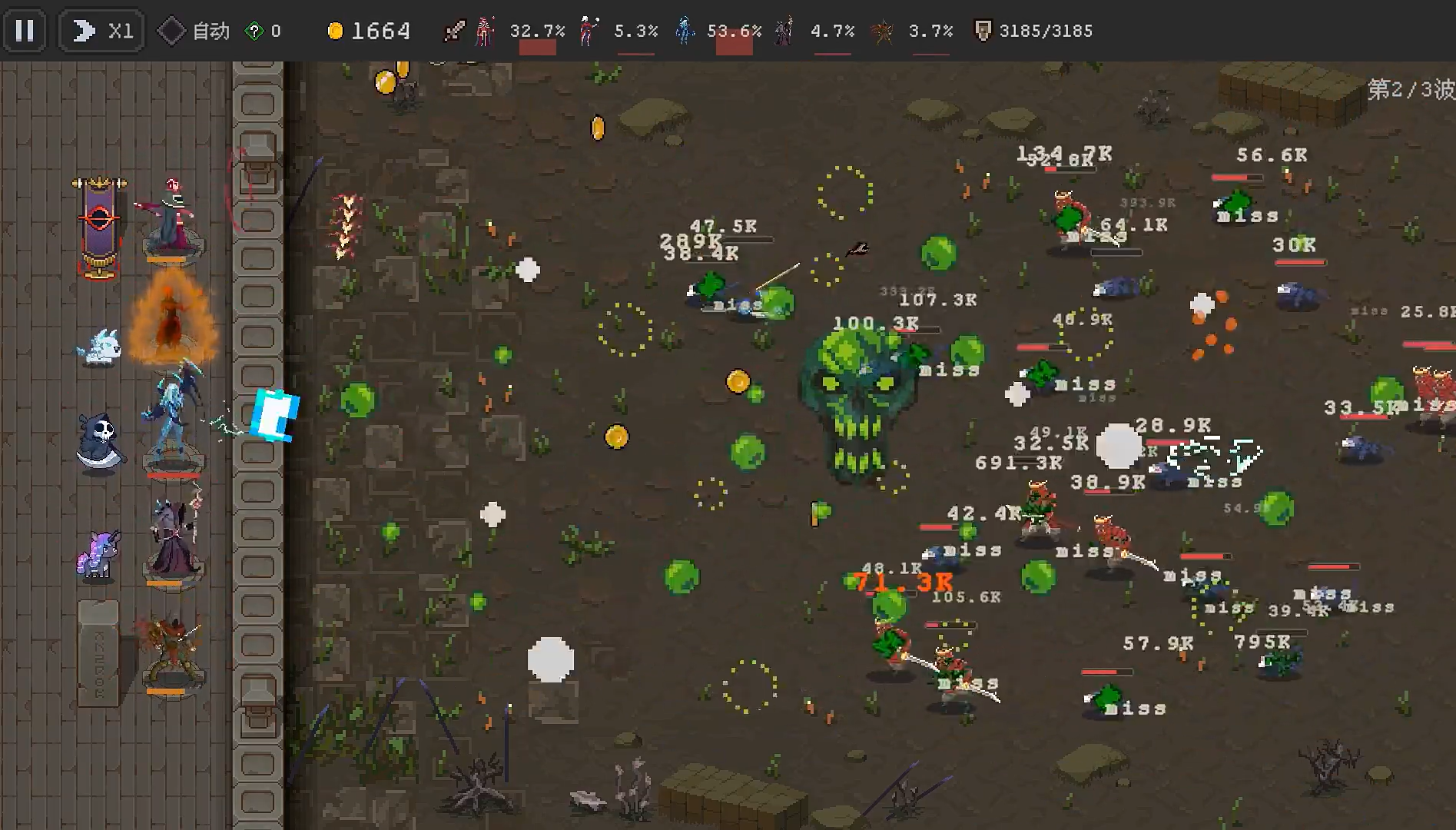The width and height of the screenshot is (1456, 830).
Task: Select the archer hero icon showing 3.7%
Action: pyautogui.click(x=882, y=31)
